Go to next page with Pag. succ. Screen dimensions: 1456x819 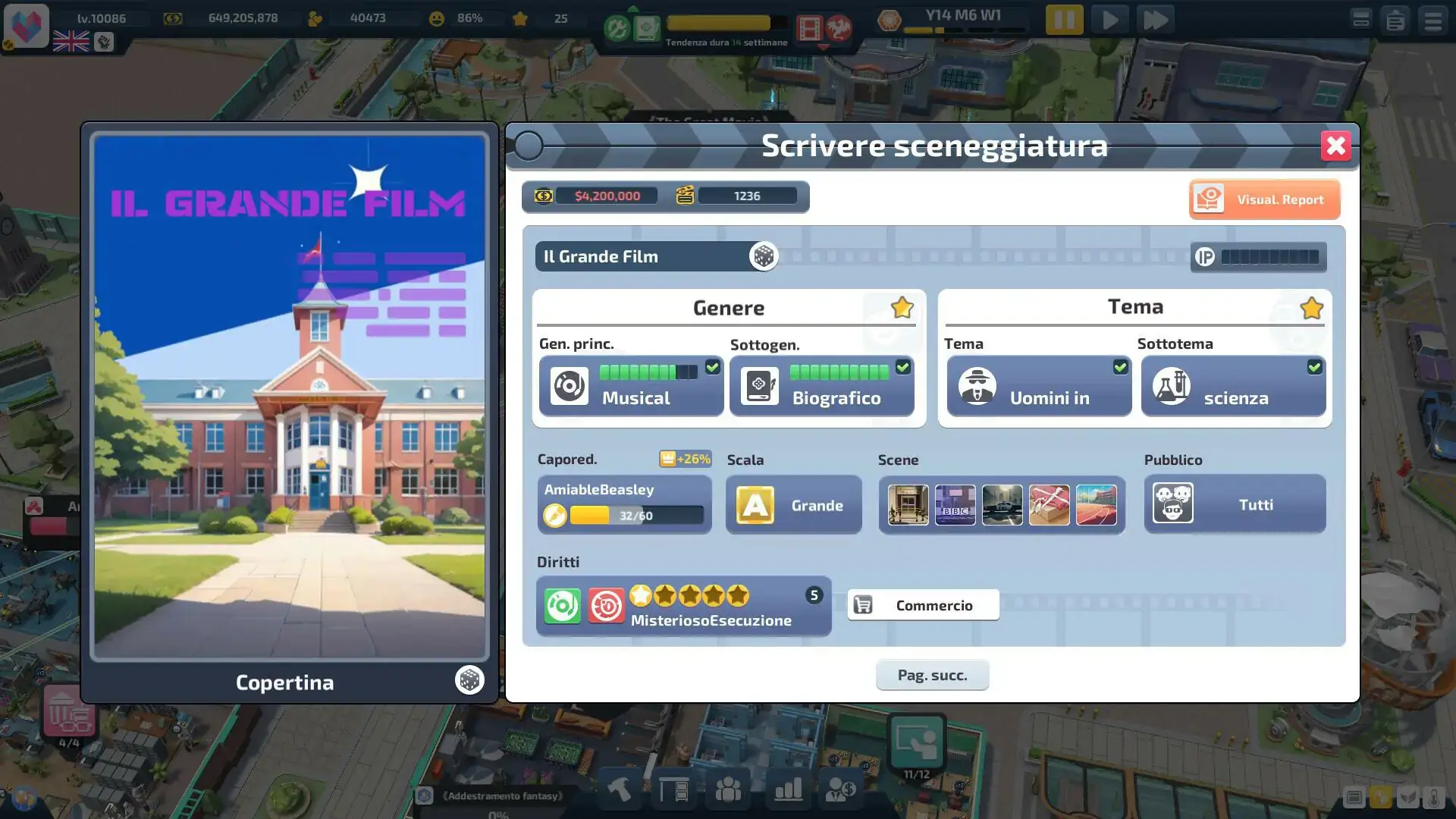[932, 675]
